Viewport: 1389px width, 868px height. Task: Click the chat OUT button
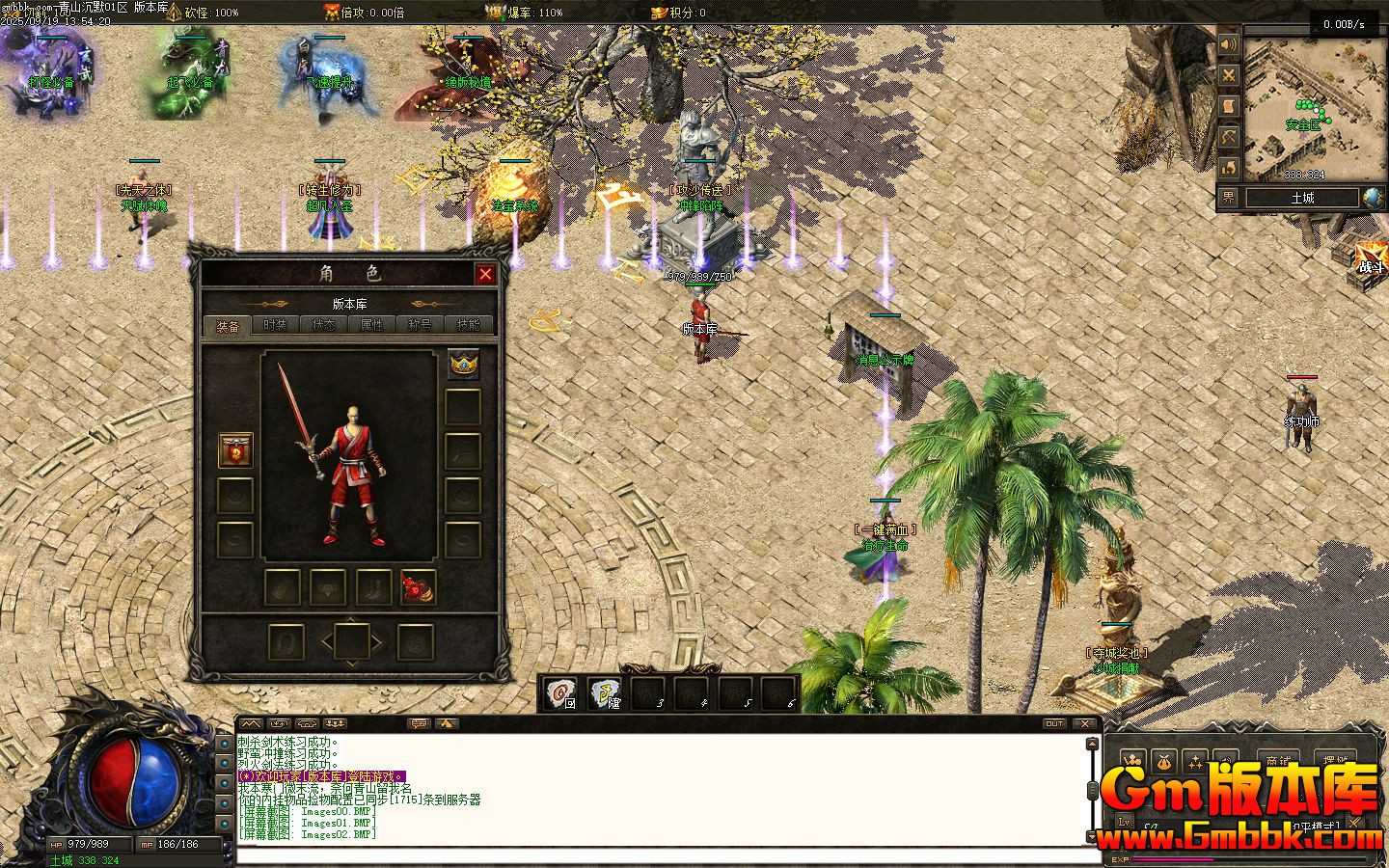(x=1054, y=723)
